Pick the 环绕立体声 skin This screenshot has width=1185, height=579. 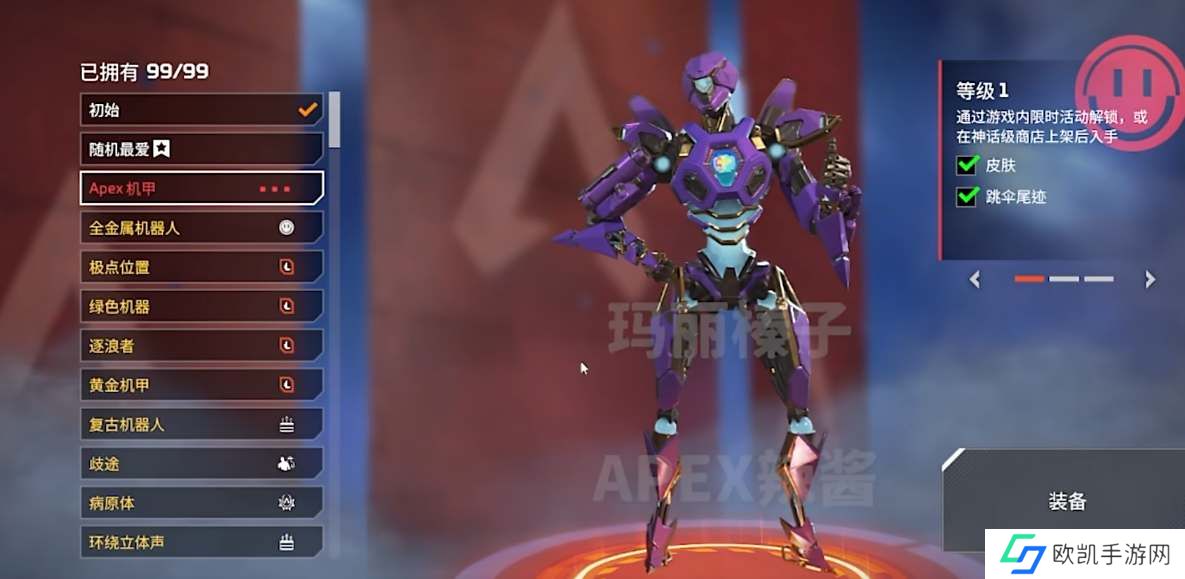pyautogui.click(x=200, y=542)
